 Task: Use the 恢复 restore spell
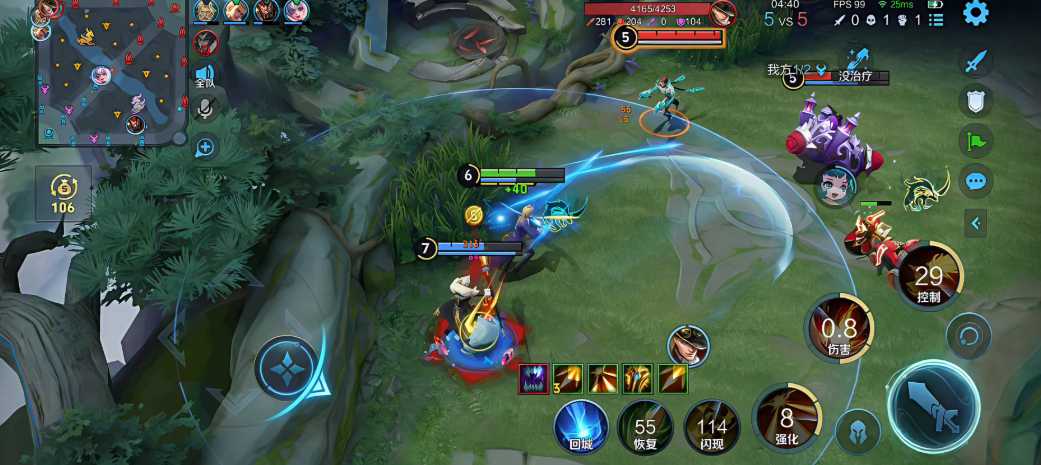point(645,426)
